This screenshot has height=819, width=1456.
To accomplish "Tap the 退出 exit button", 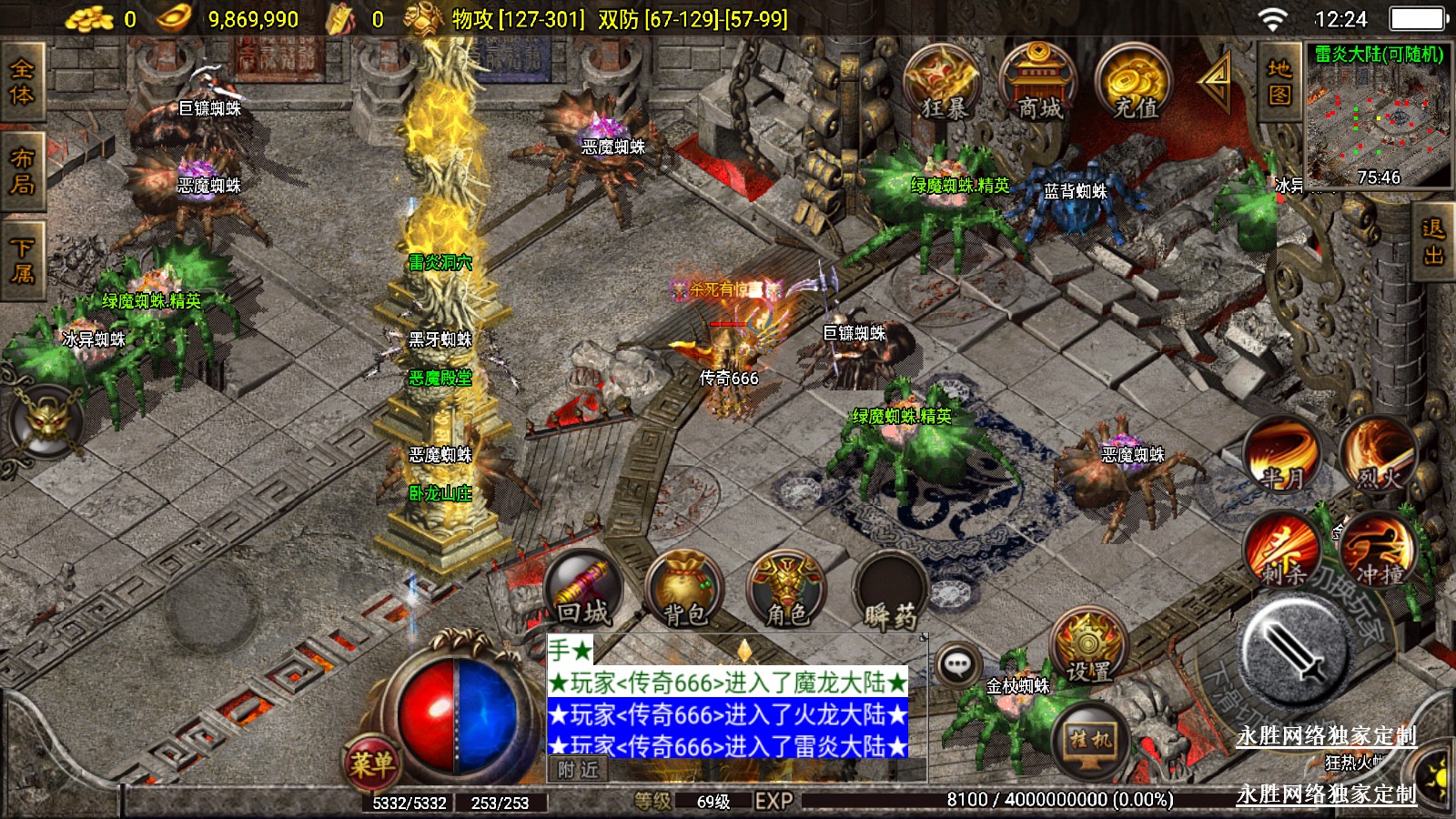I will (x=1433, y=242).
